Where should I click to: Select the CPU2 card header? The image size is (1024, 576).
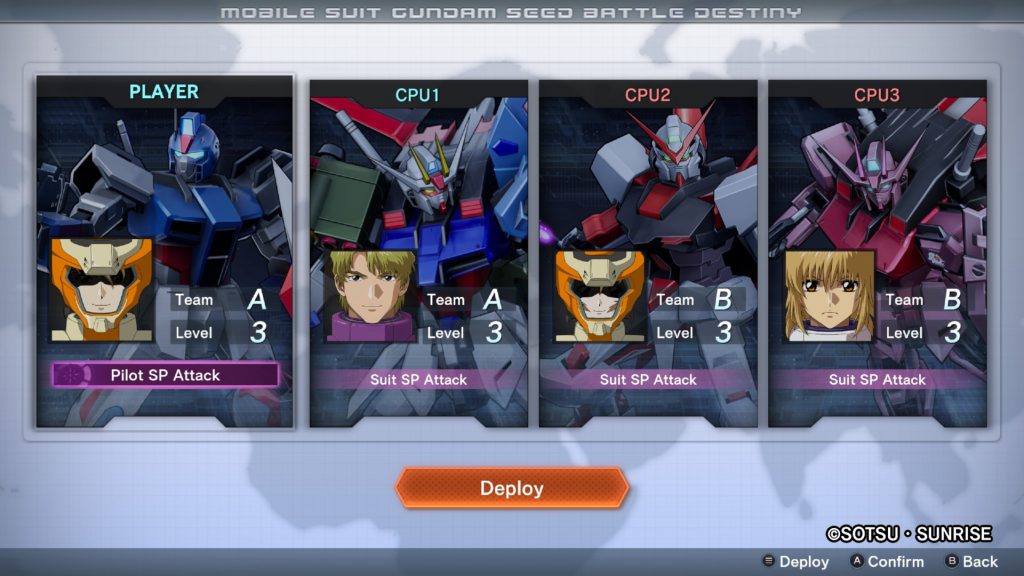(x=647, y=95)
